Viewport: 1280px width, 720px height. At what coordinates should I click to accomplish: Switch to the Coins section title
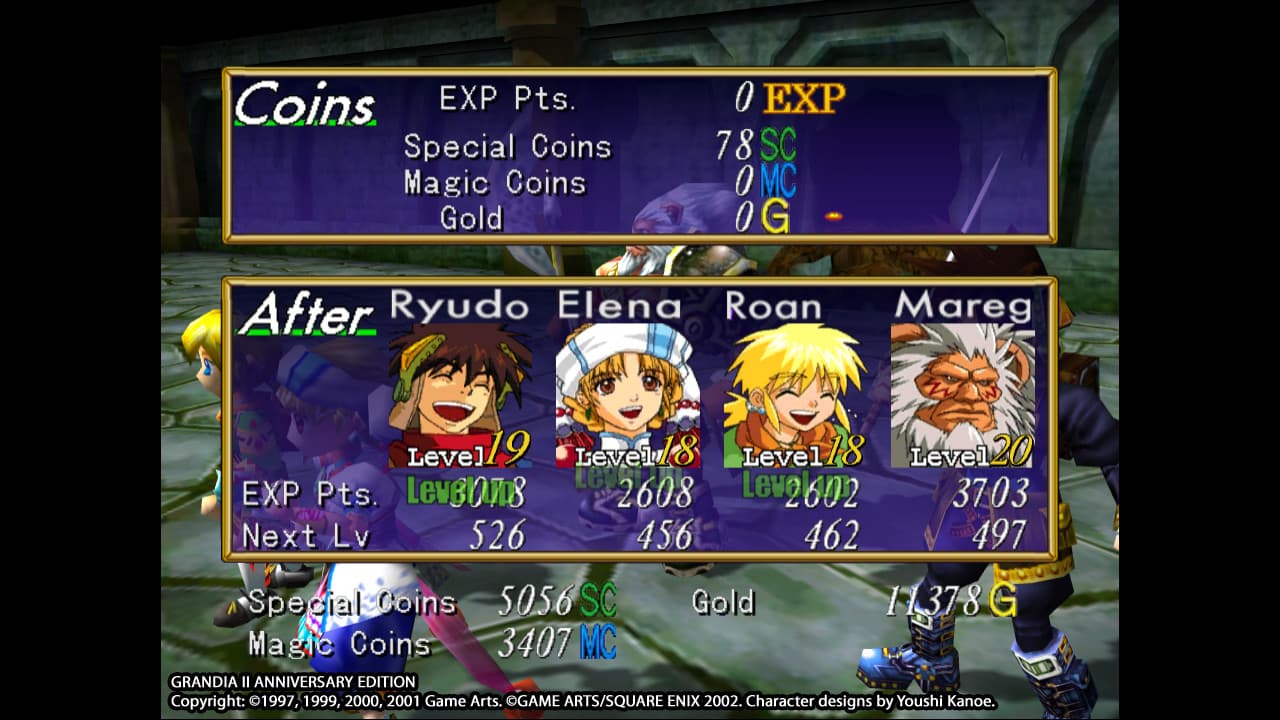click(305, 104)
